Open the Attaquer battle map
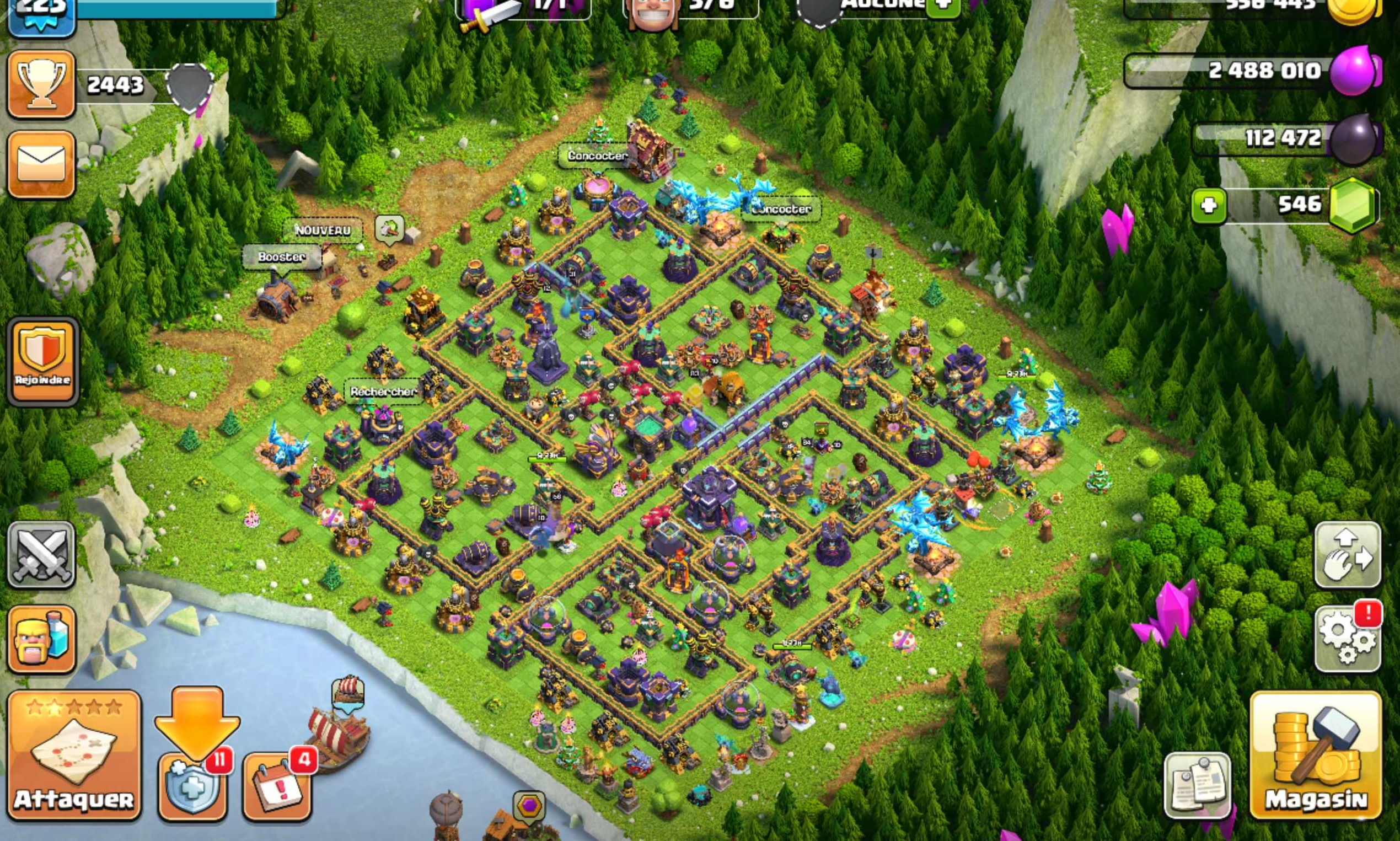1400x841 pixels. (74, 755)
